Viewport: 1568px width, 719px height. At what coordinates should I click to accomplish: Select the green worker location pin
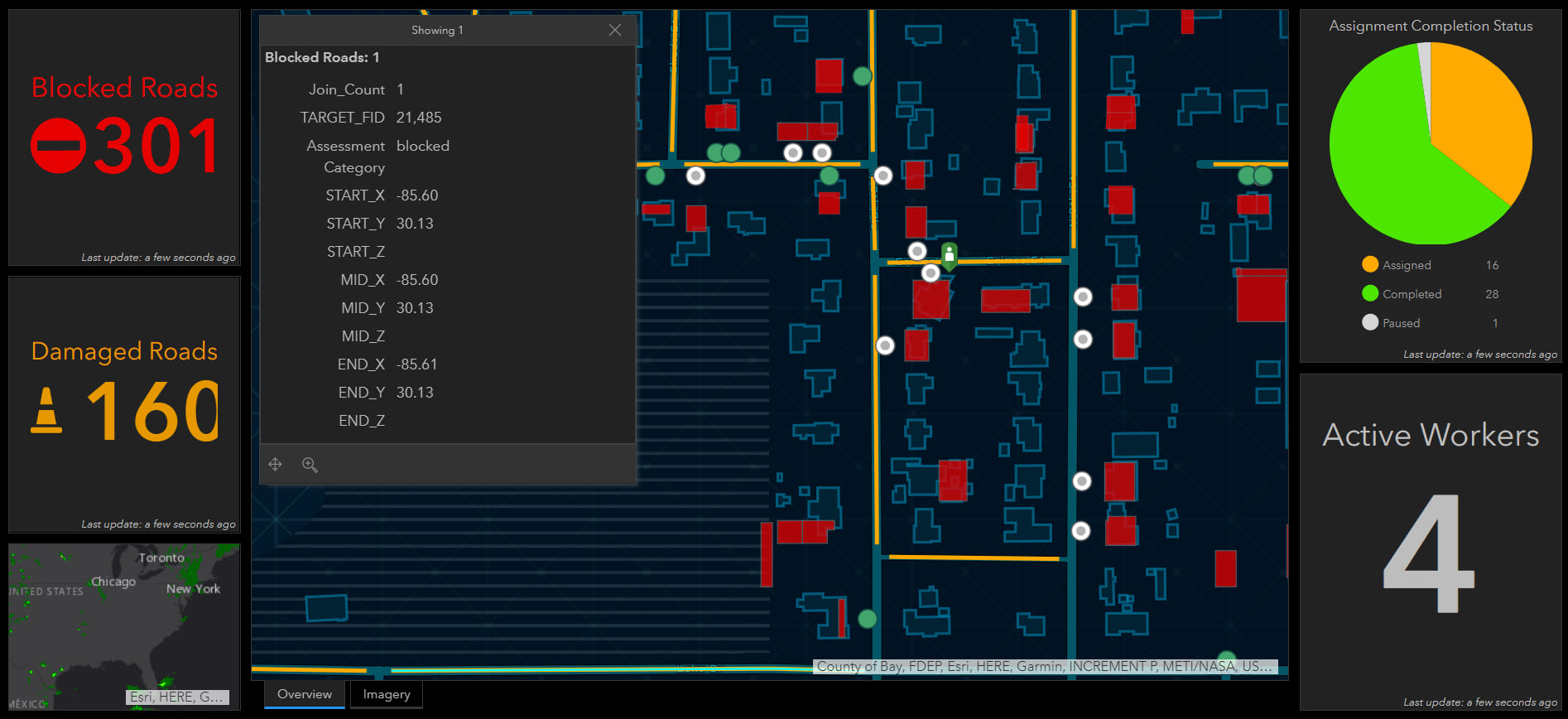click(x=950, y=254)
